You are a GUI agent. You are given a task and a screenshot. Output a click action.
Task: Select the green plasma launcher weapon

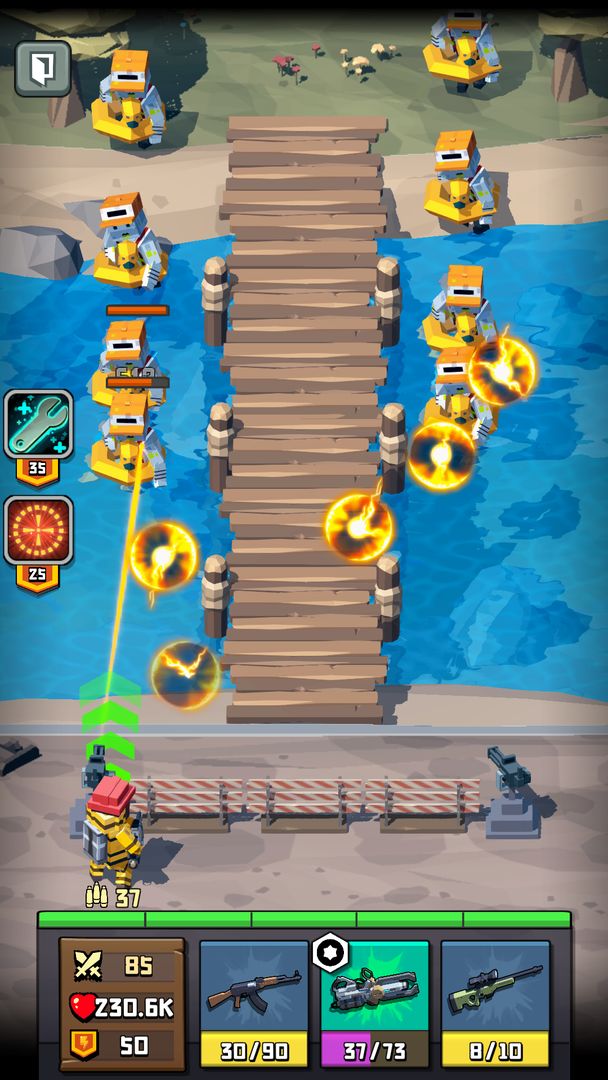tap(374, 990)
